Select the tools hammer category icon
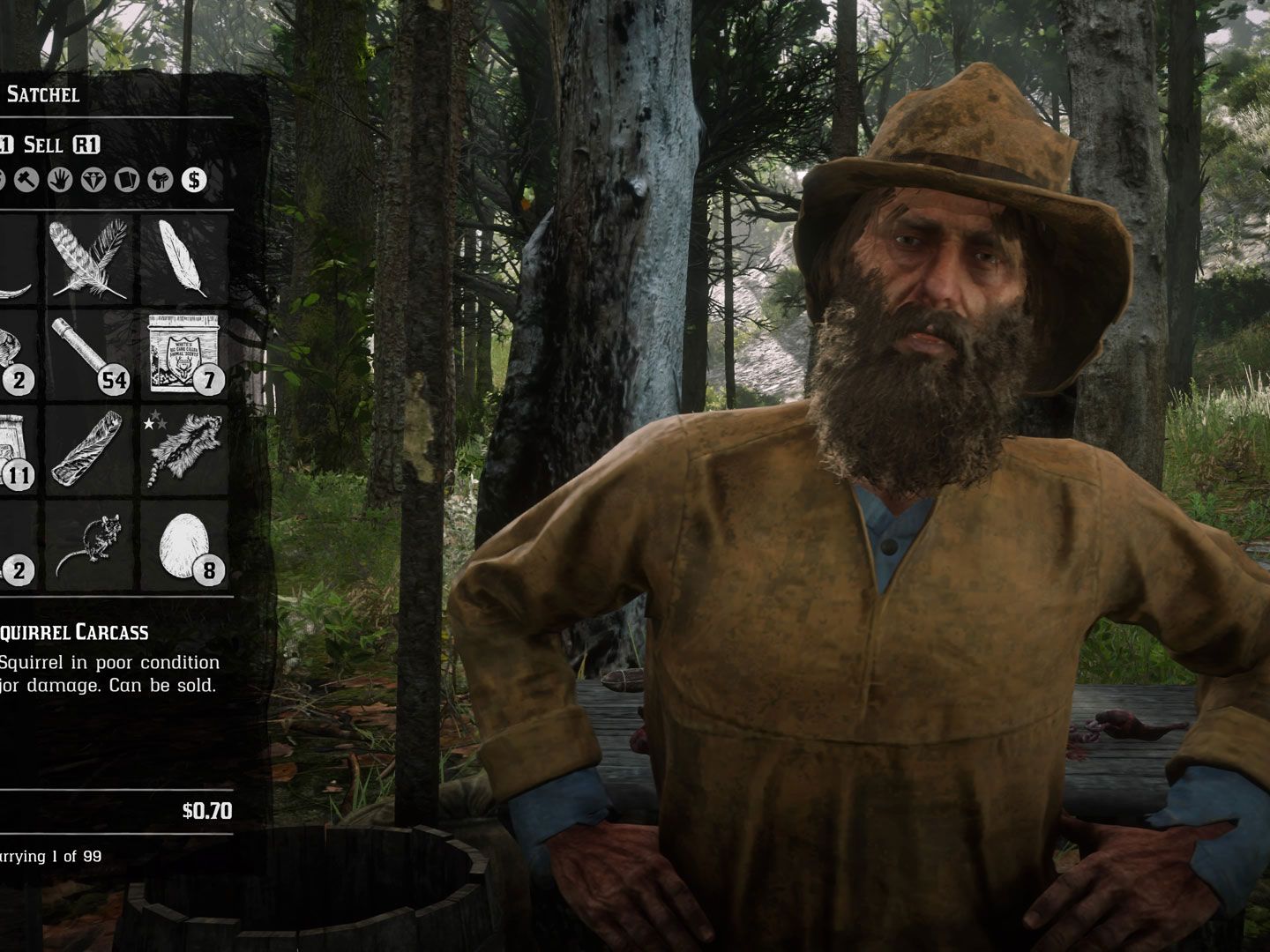Image resolution: width=1270 pixels, height=952 pixels. (27, 180)
